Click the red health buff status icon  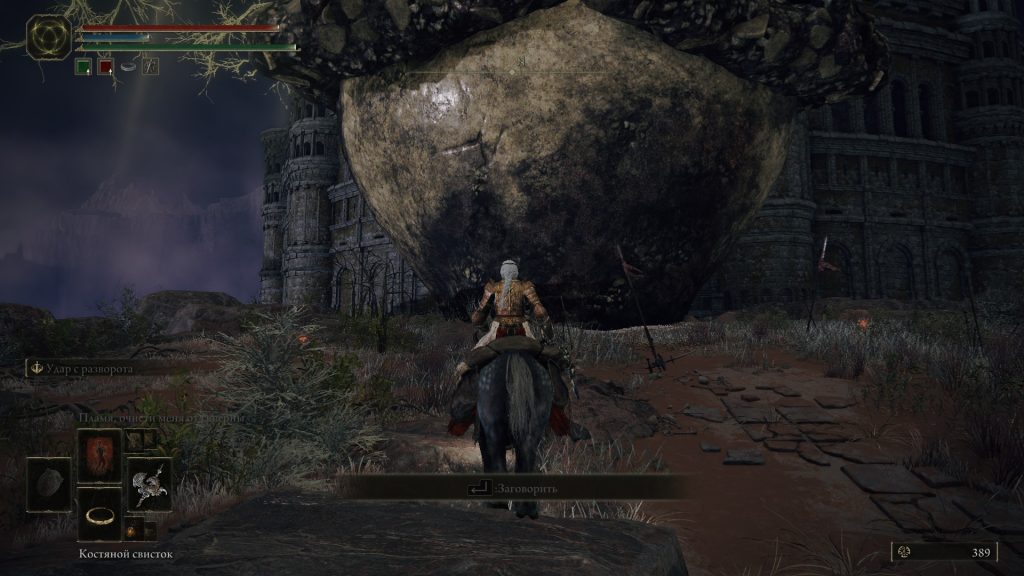[105, 67]
